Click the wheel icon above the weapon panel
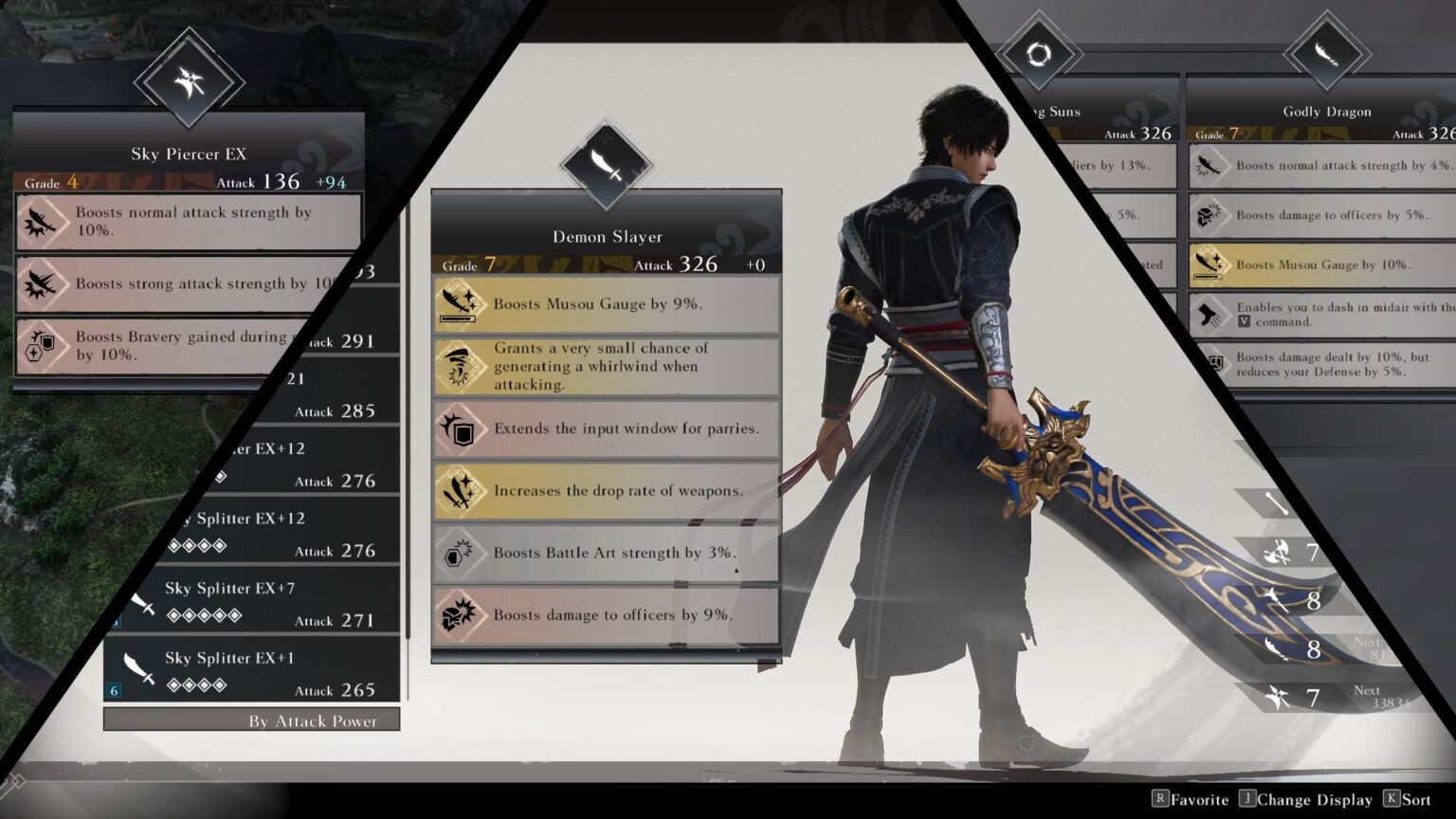The width and height of the screenshot is (1456, 819). pyautogui.click(x=1040, y=54)
